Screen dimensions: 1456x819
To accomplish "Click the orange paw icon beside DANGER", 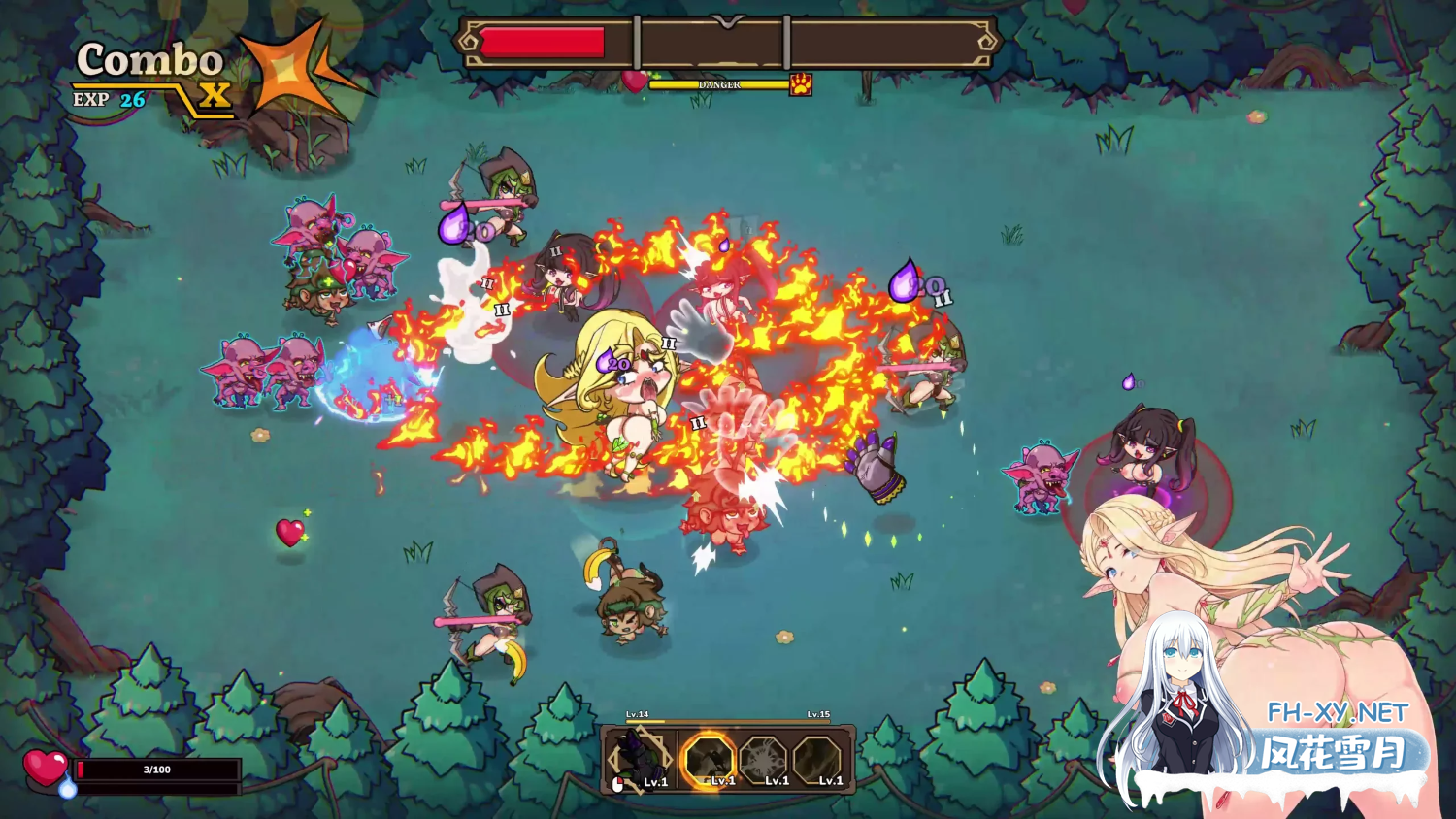I will coord(801,84).
